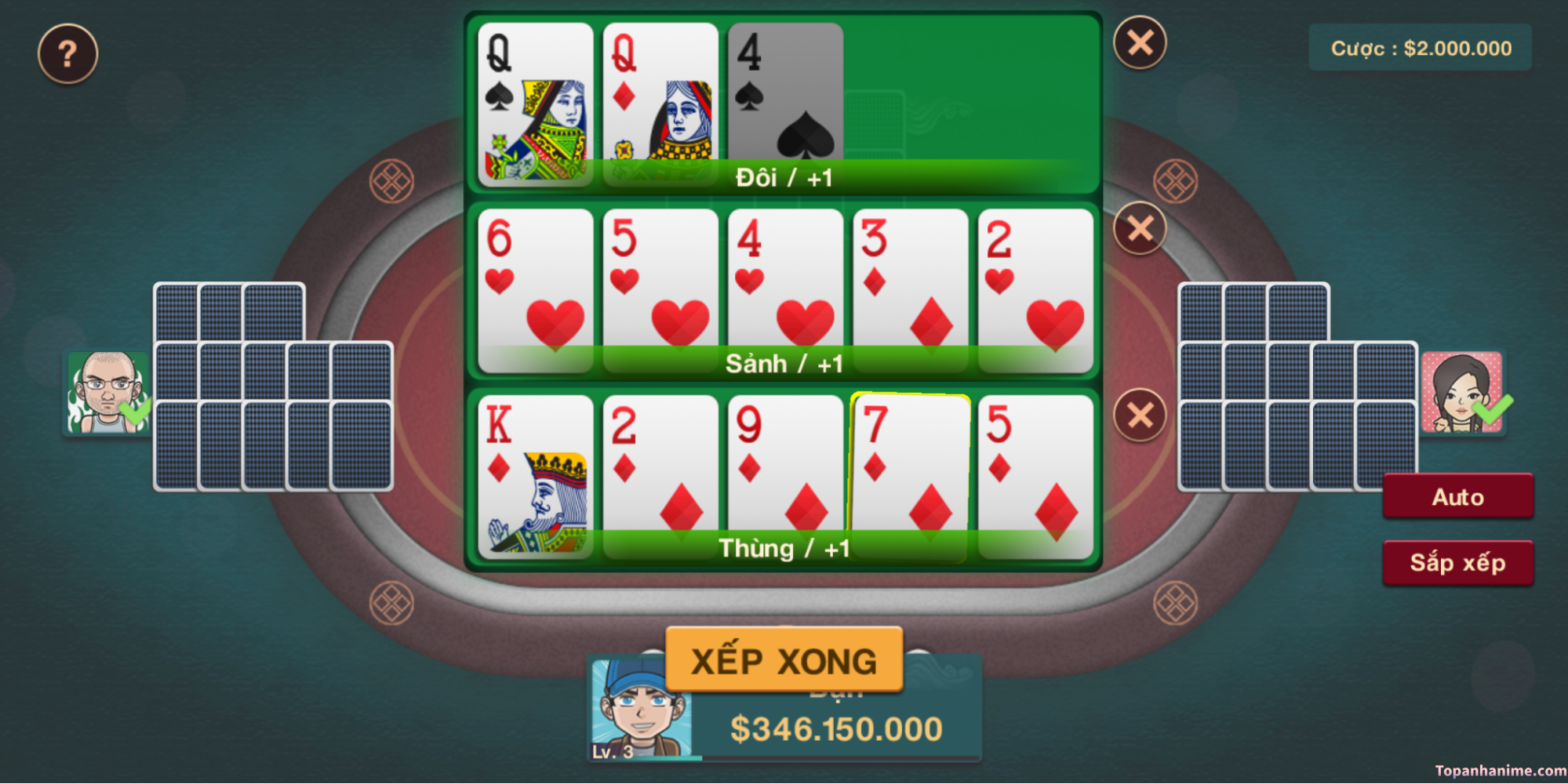This screenshot has height=784, width=1568.
Task: Select the Queen of spades card
Action: [x=535, y=102]
